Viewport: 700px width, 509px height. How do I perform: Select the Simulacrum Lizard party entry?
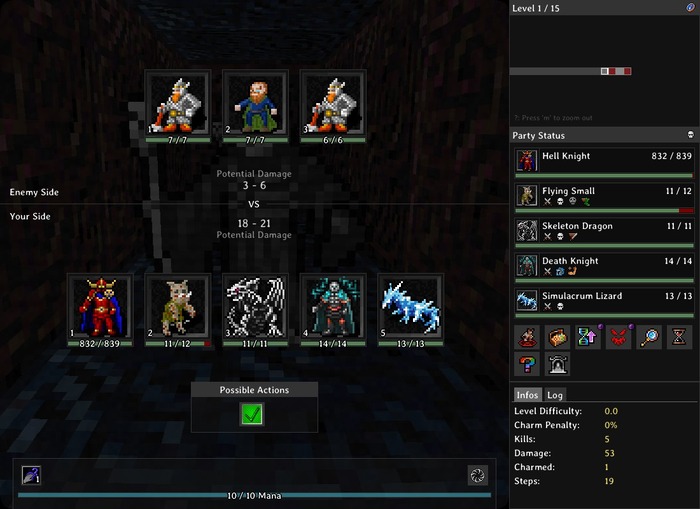click(x=603, y=301)
